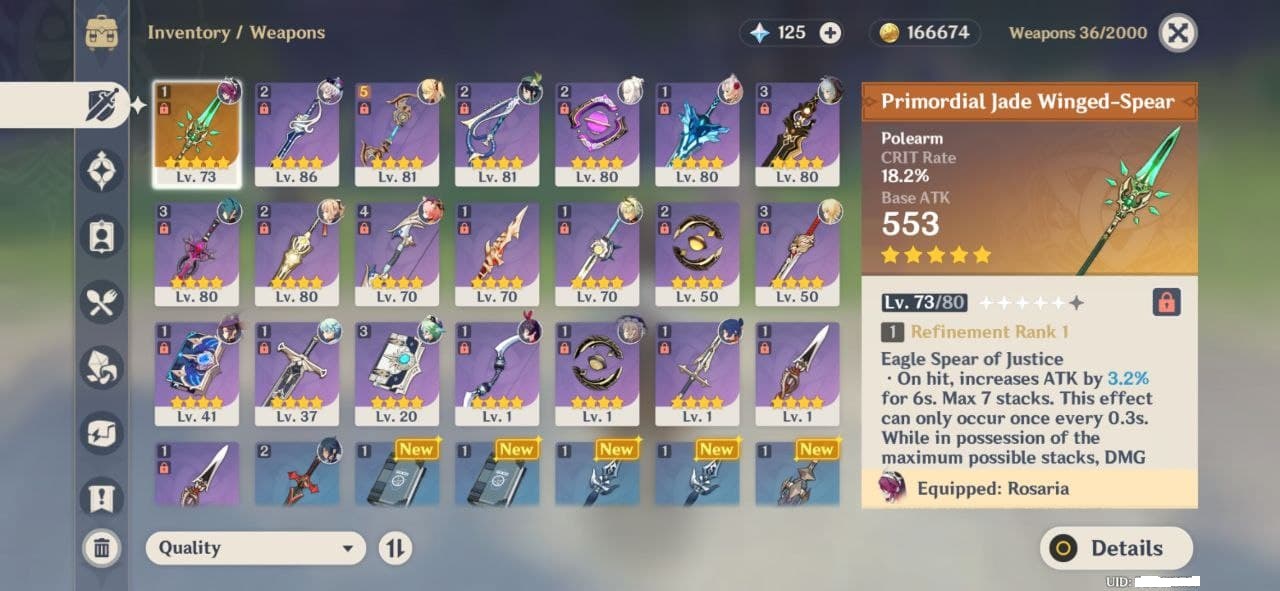The height and width of the screenshot is (591, 1280).
Task: Open Details for the selected weapon
Action: tap(1116, 548)
